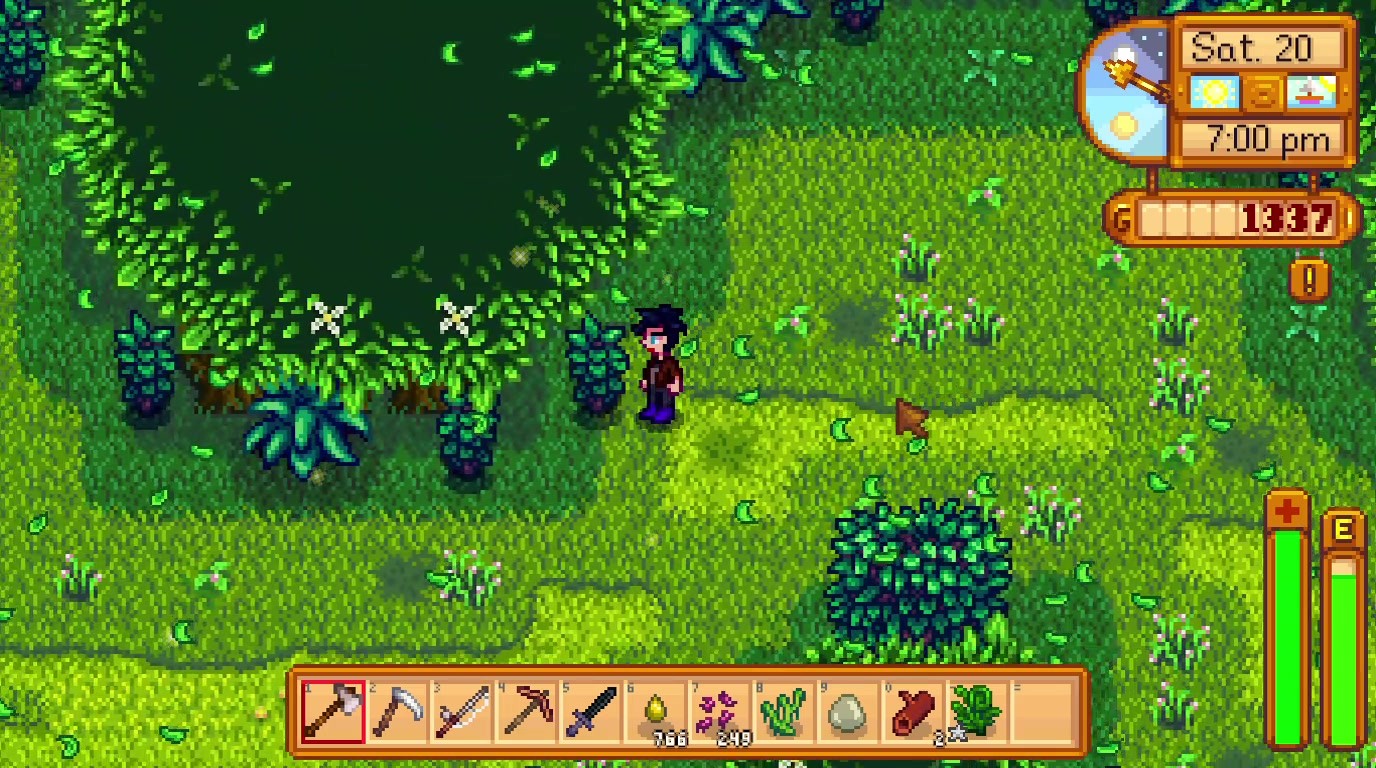
Task: Select the fiddlehead fern slot
Action: pos(975,711)
